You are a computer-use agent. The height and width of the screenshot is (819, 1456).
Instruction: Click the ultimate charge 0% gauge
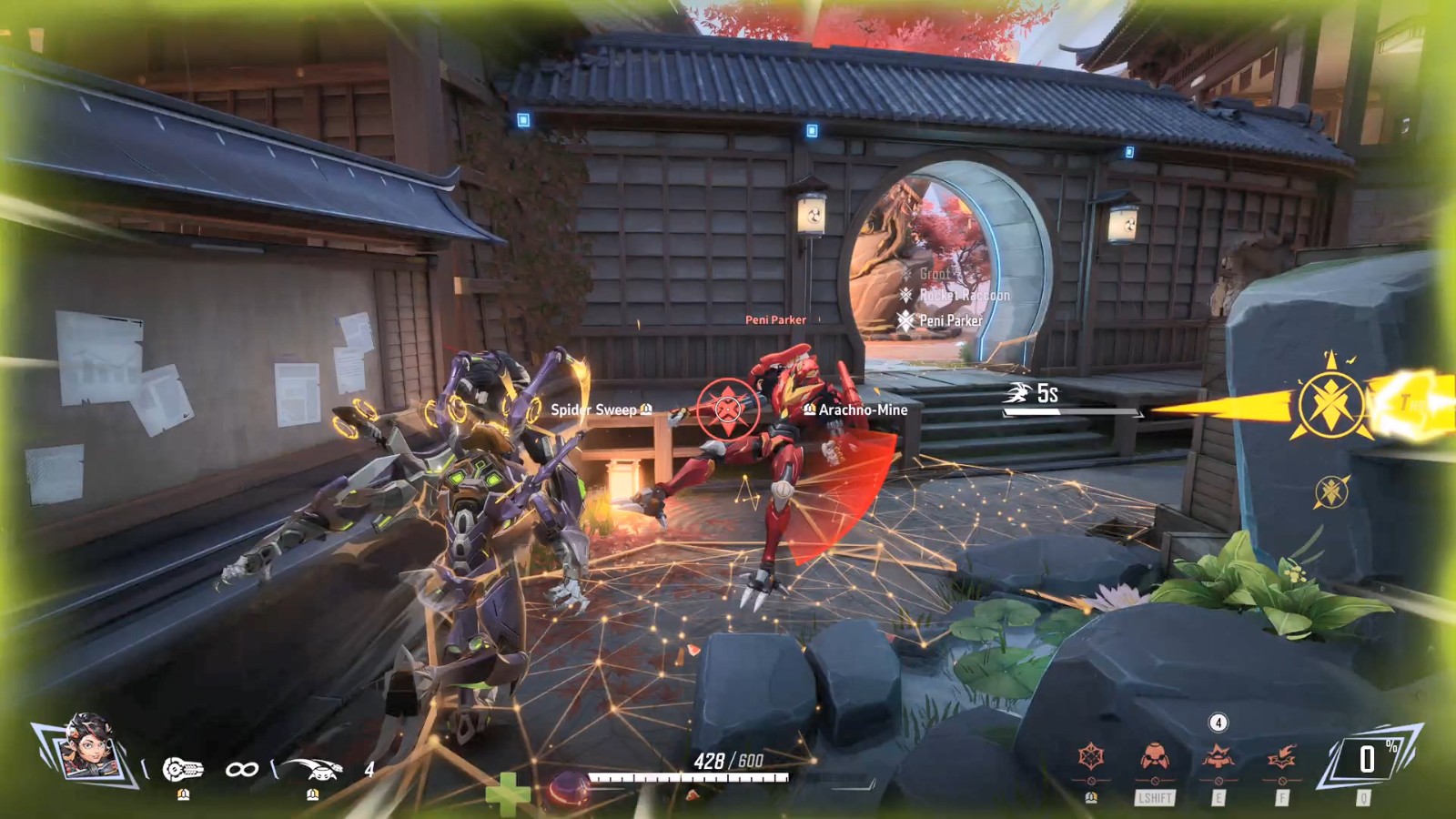point(1367,759)
